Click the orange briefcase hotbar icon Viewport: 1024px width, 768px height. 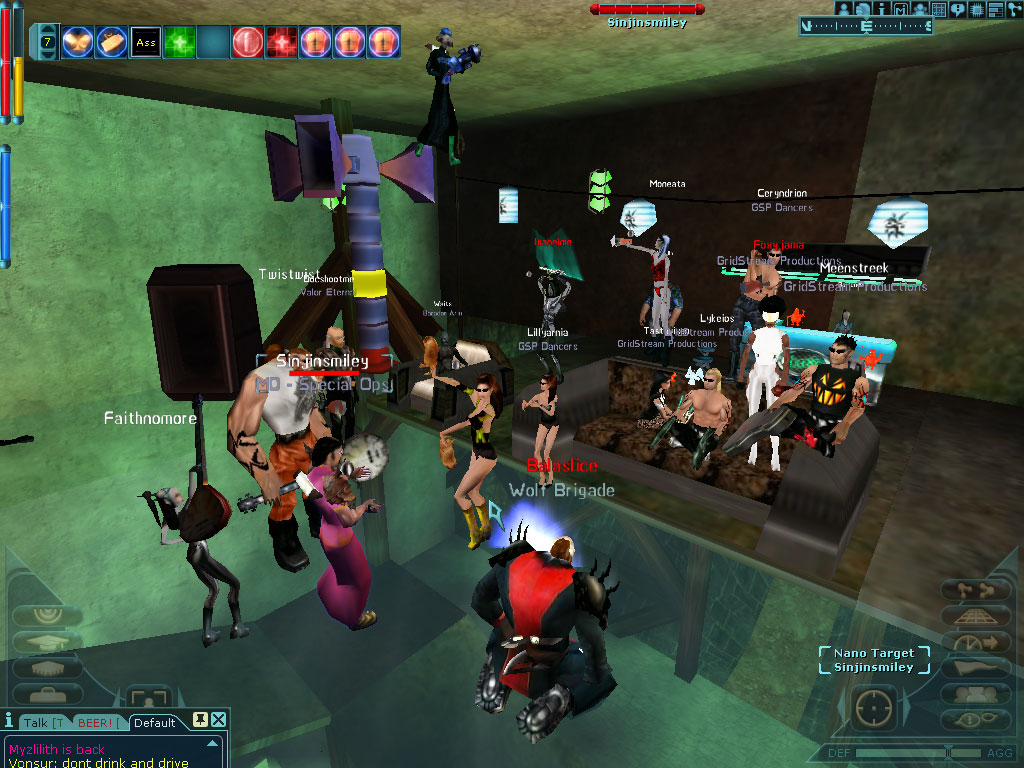click(111, 41)
